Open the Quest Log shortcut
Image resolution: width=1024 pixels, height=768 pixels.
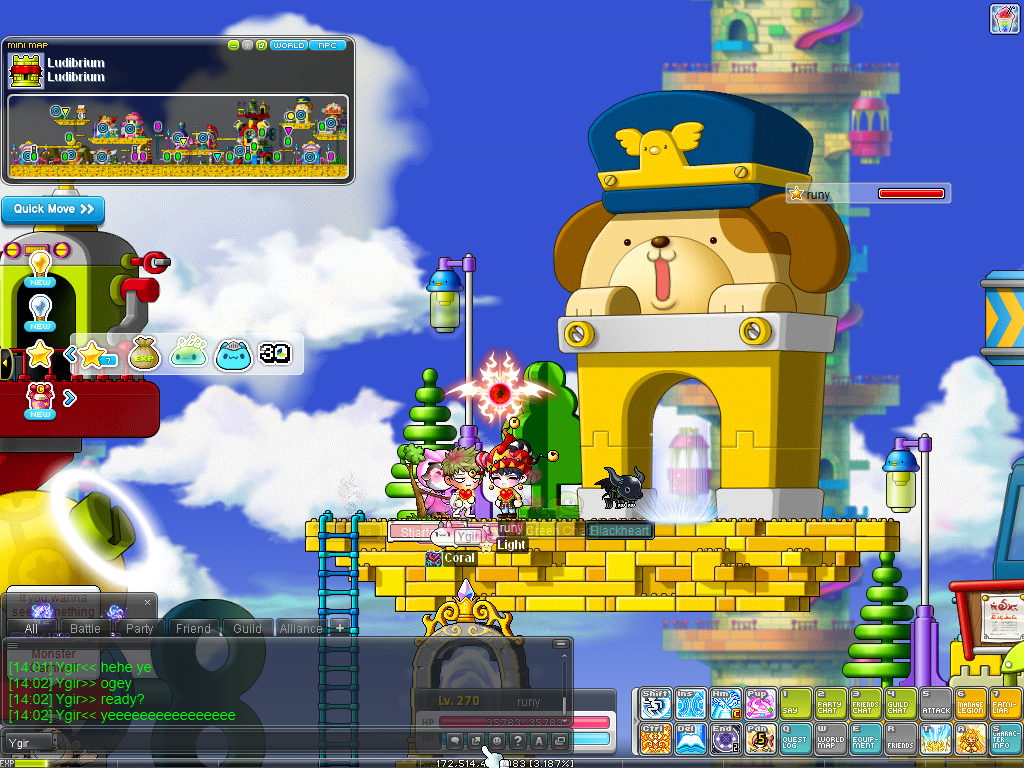click(794, 738)
